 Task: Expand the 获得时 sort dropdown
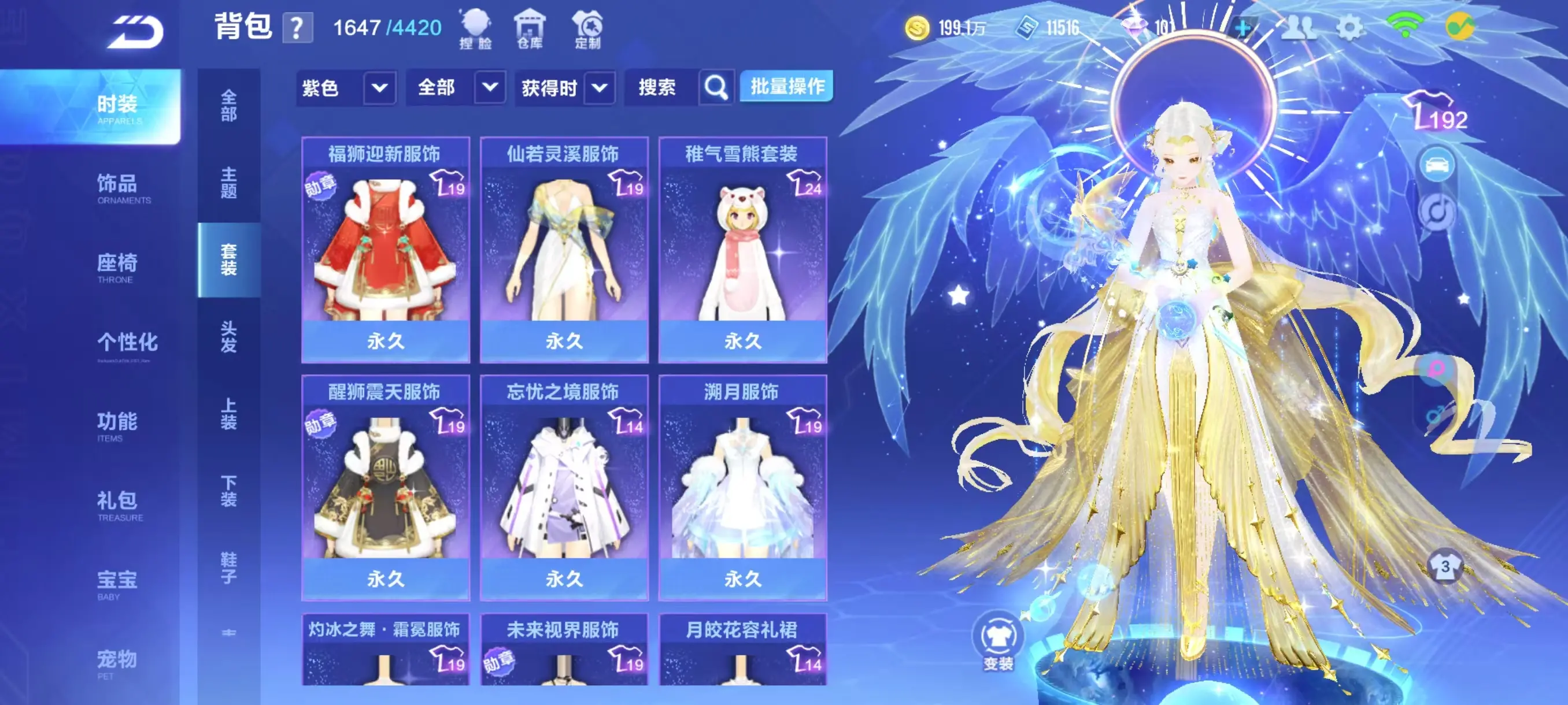pos(599,88)
